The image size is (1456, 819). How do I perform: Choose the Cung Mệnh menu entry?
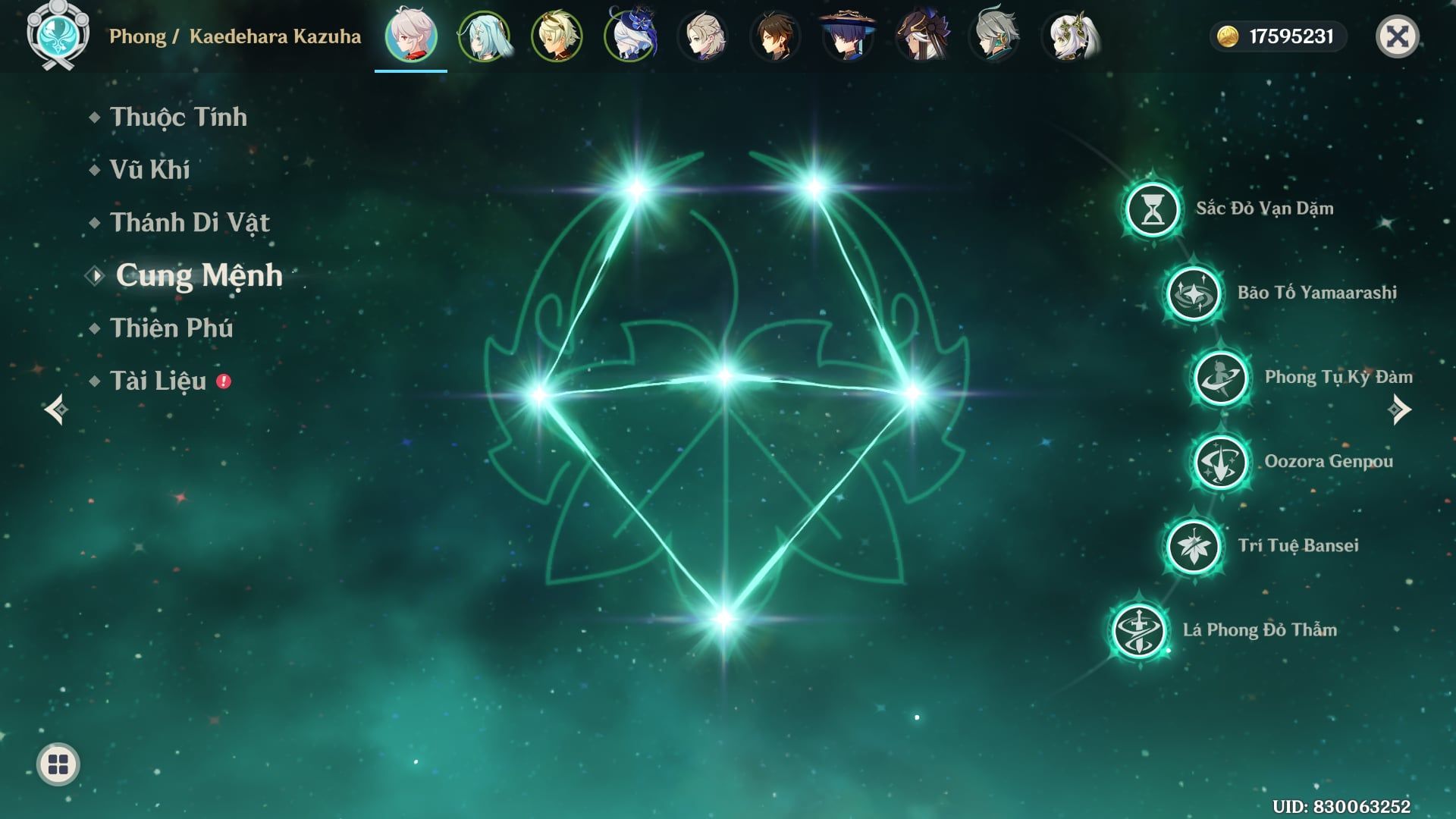(x=199, y=275)
